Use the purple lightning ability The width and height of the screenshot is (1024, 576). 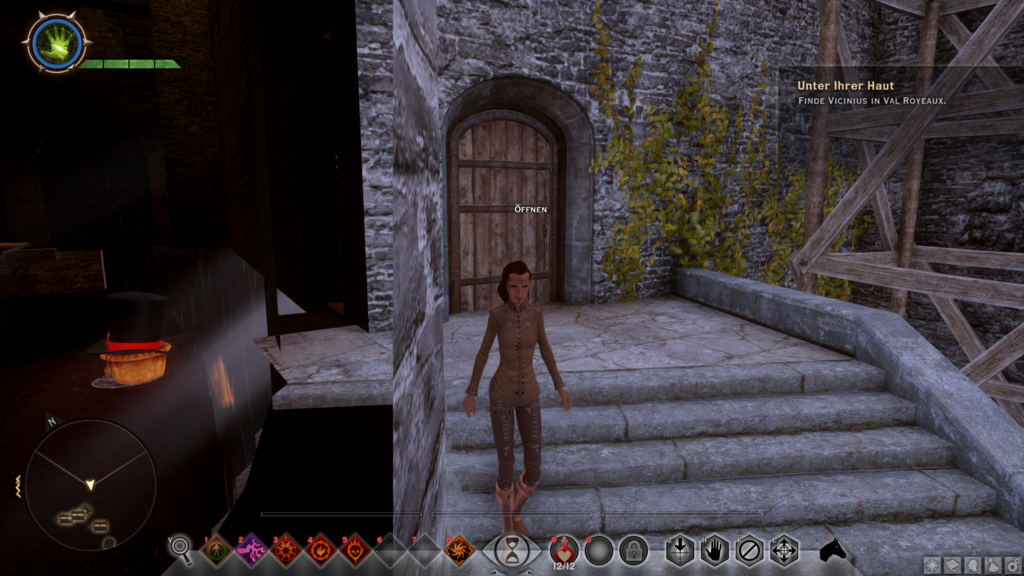(251, 549)
